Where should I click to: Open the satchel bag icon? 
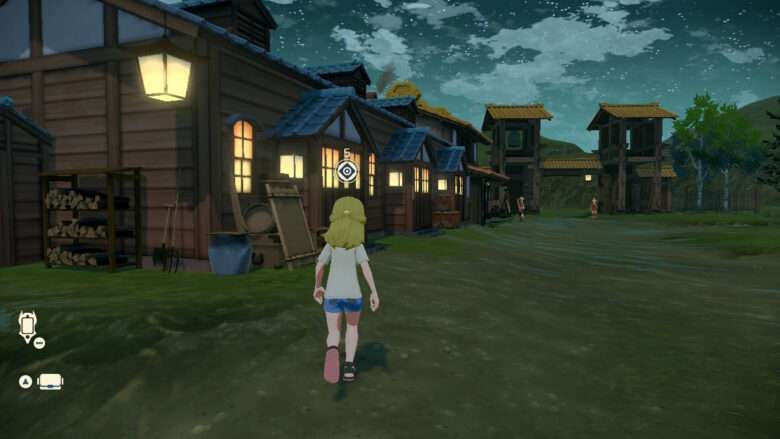pos(50,381)
